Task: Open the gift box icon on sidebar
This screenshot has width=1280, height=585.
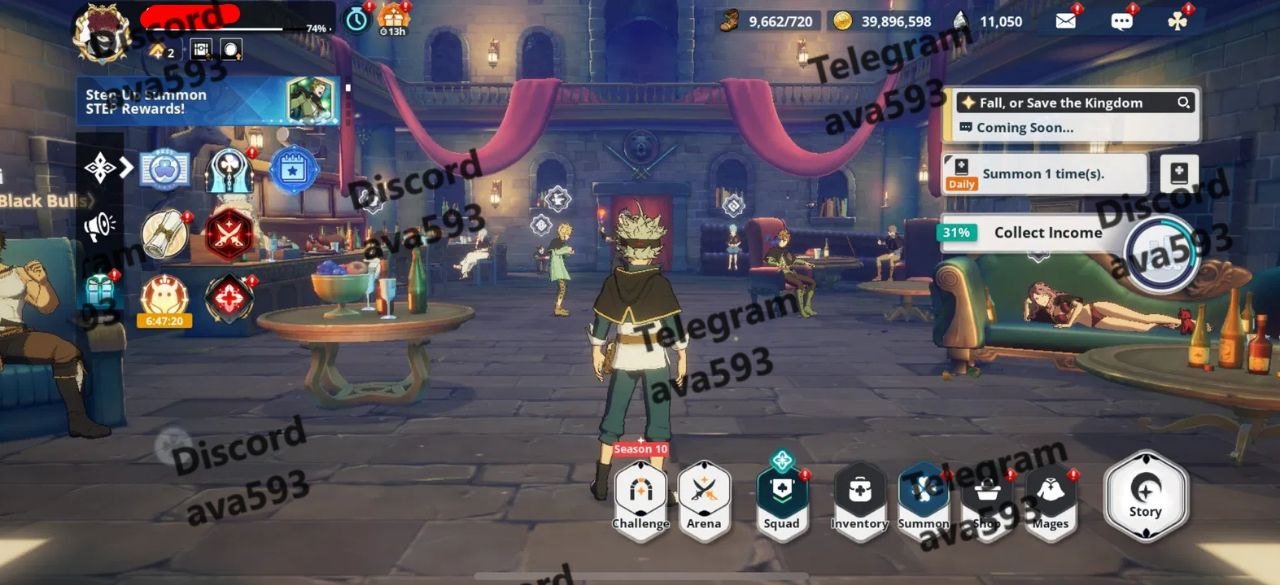Action: (x=100, y=292)
